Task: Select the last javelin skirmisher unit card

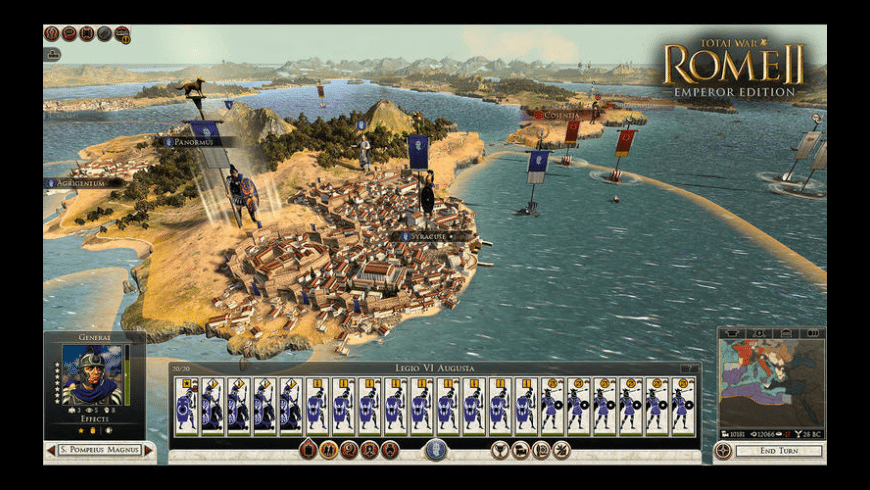Action: 683,405
